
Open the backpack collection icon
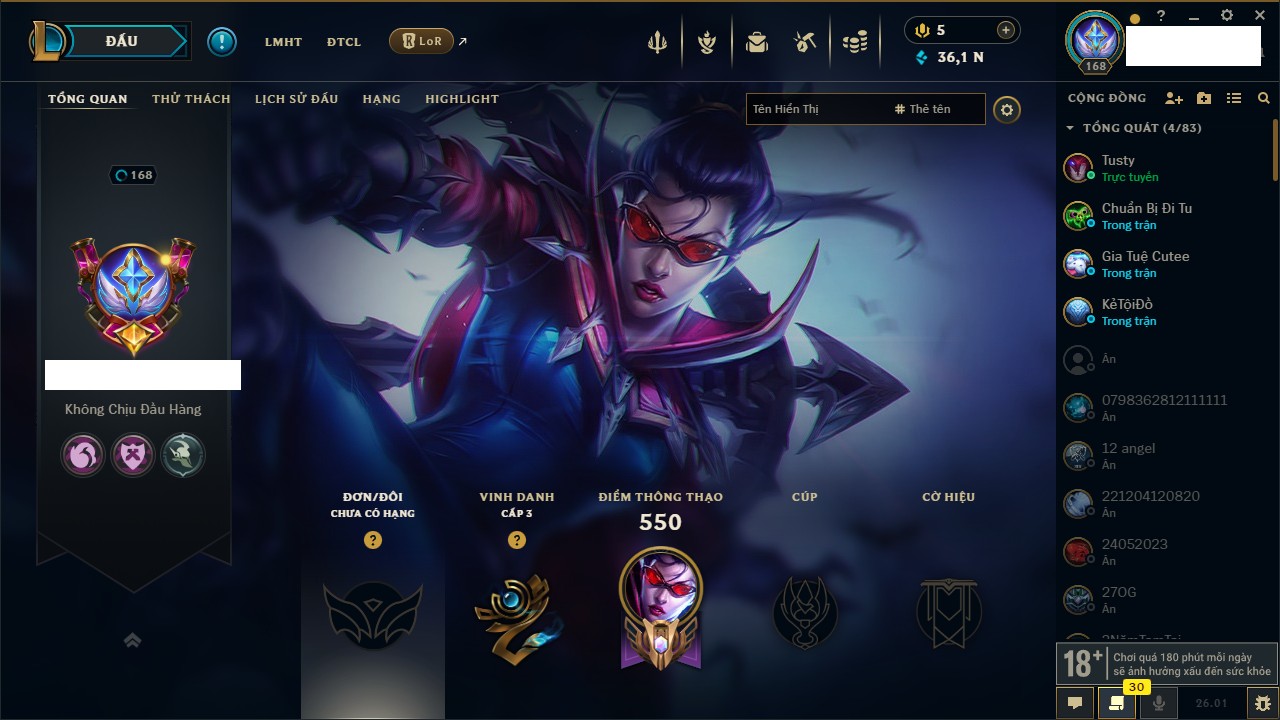[756, 42]
